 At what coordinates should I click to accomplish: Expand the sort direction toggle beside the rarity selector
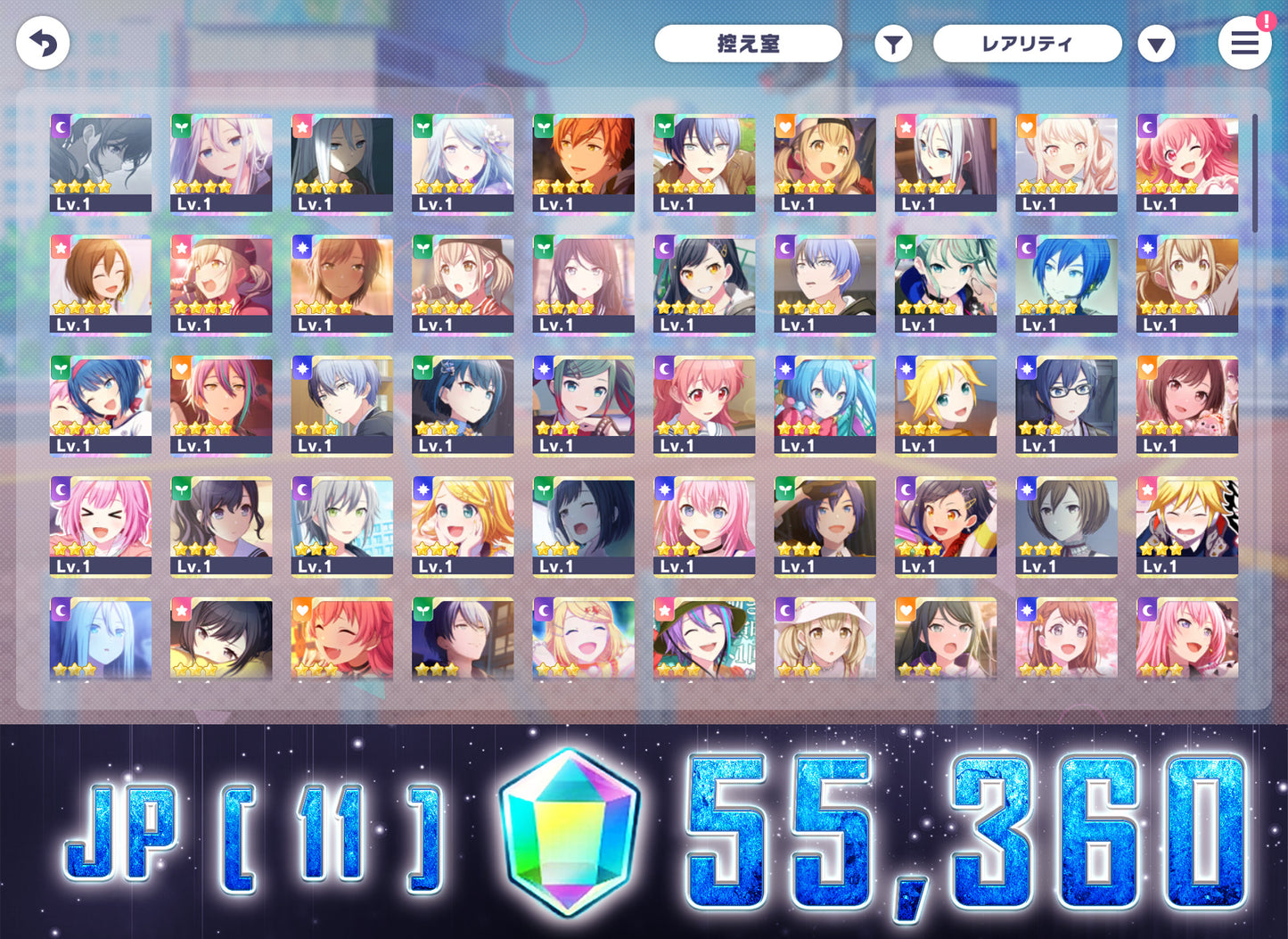coord(1157,43)
